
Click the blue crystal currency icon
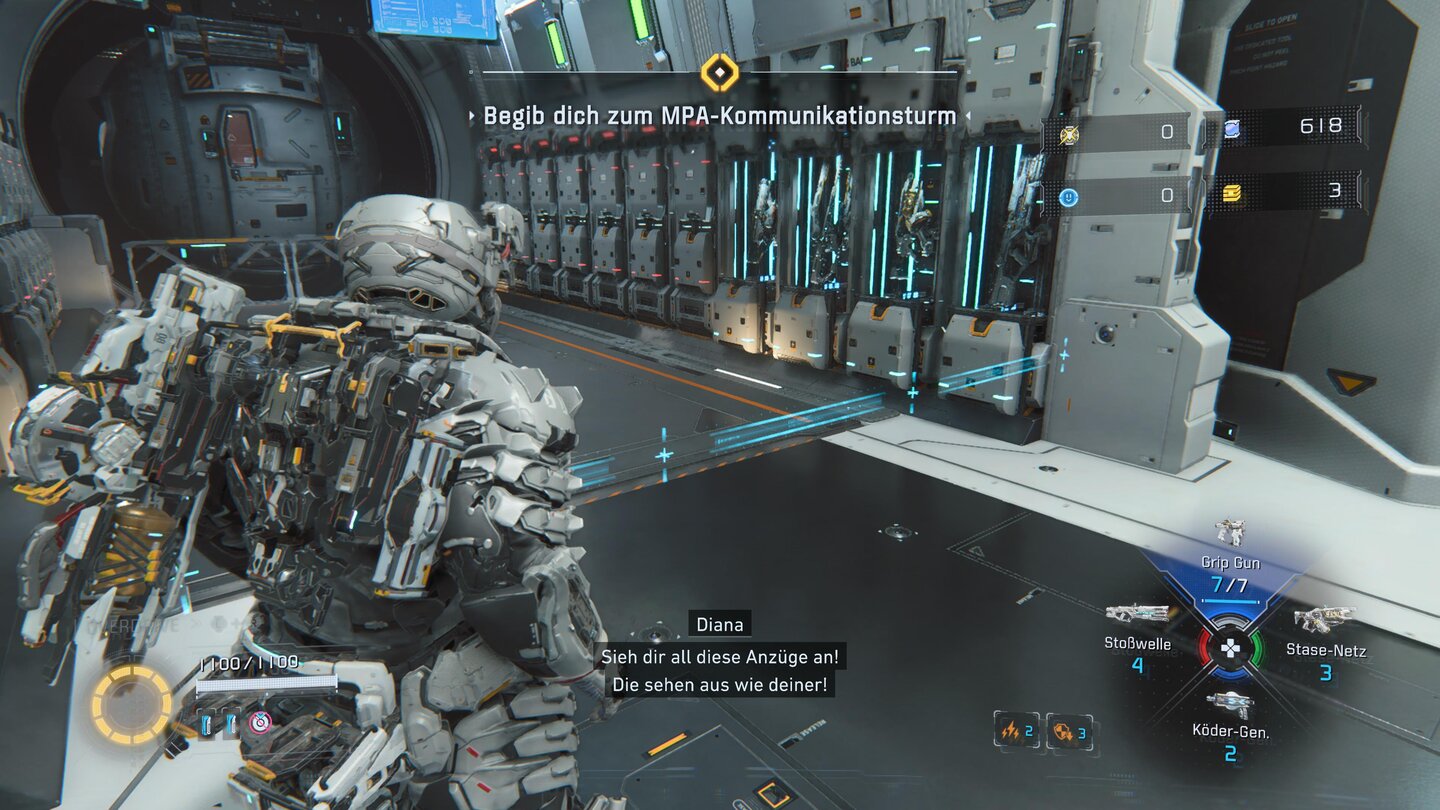coord(1232,128)
